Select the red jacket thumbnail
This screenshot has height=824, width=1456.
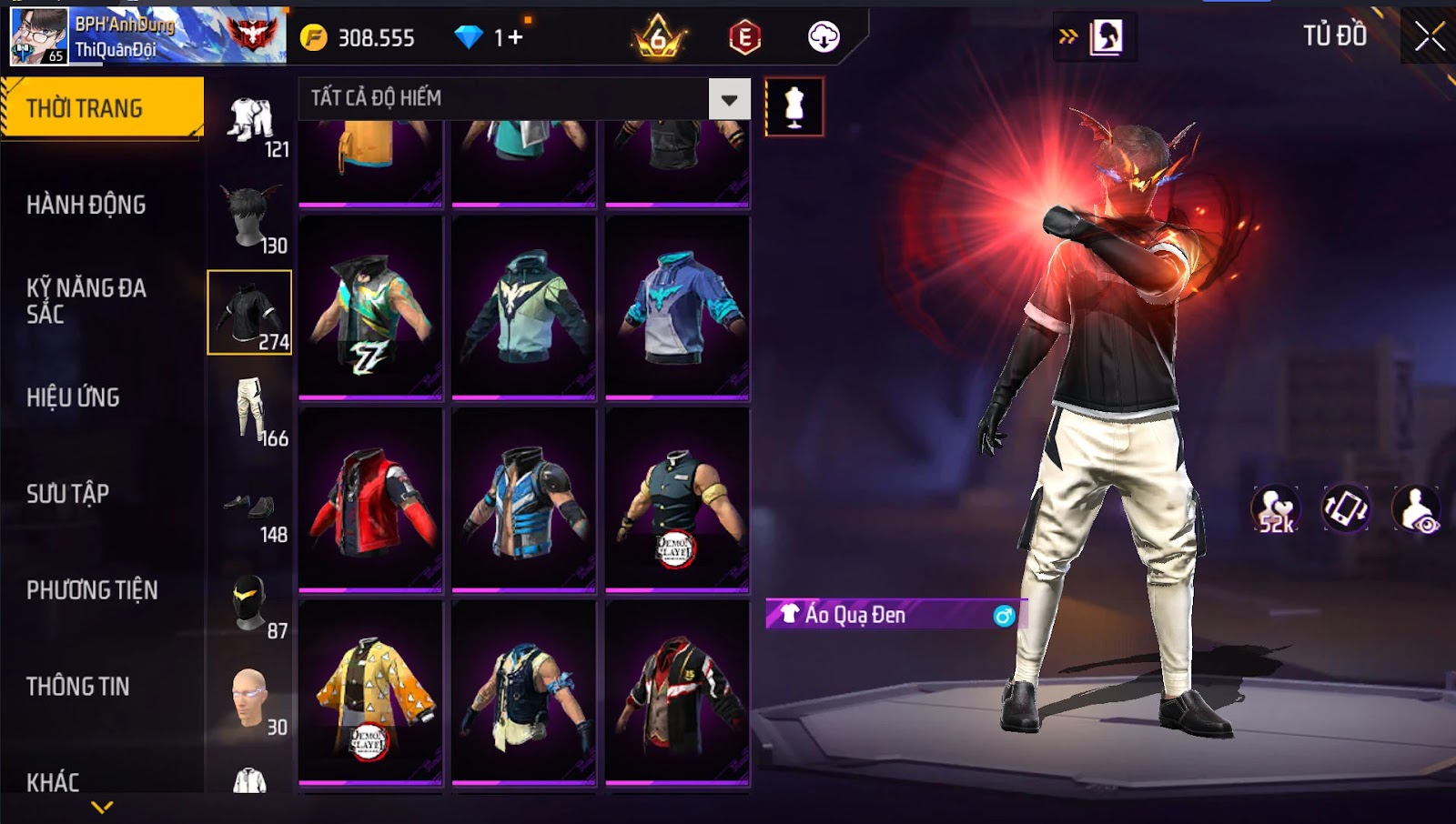pos(370,500)
